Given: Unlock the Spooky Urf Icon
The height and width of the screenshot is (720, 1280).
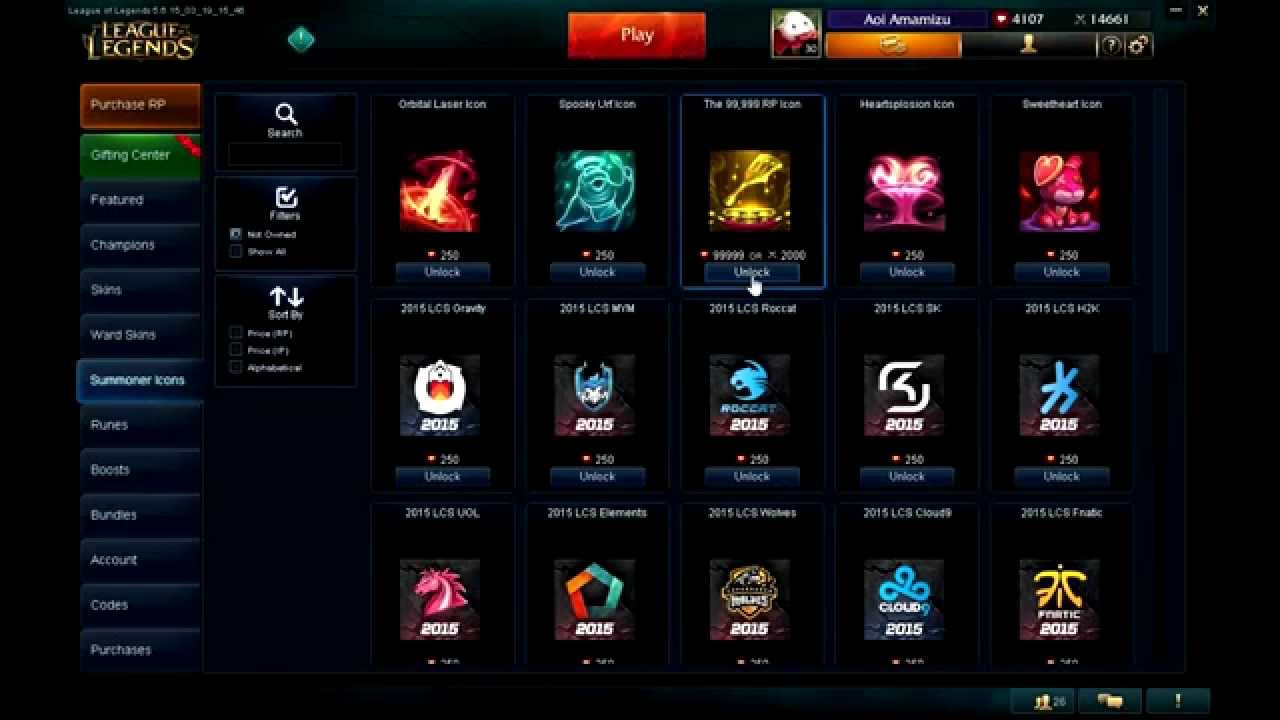Looking at the screenshot, I should click(597, 271).
